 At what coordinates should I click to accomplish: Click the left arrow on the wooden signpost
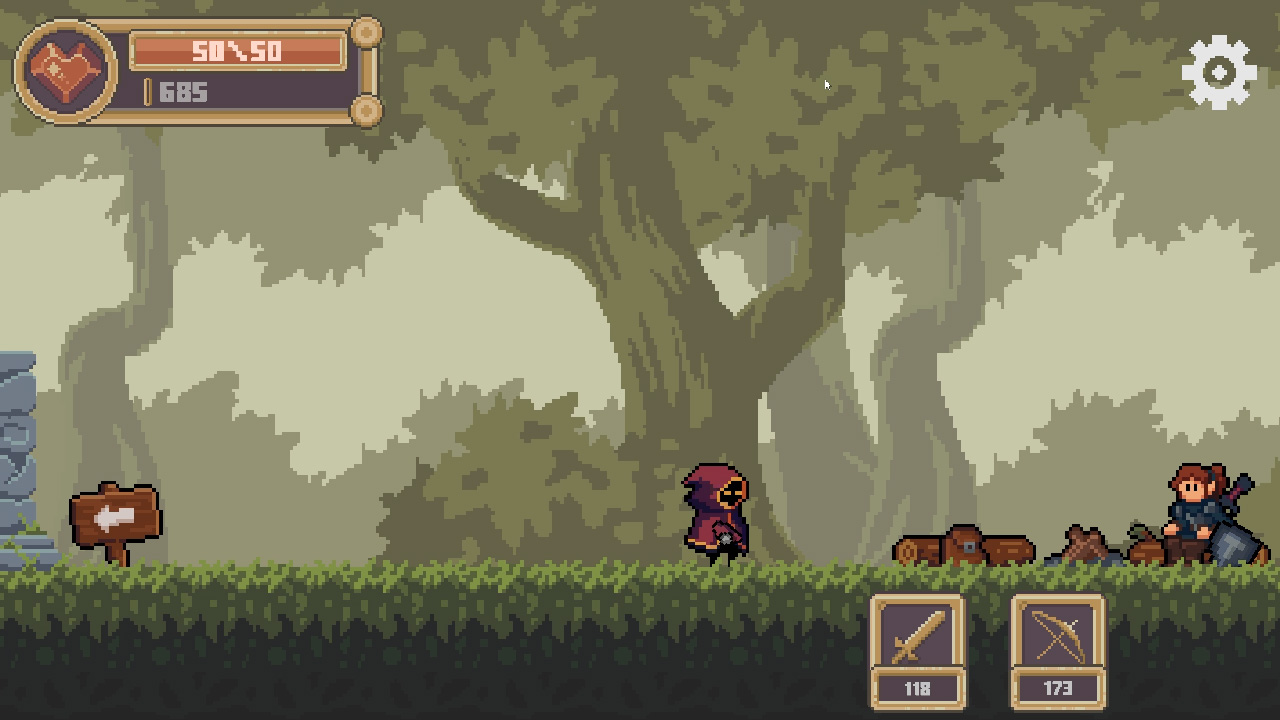coord(113,515)
